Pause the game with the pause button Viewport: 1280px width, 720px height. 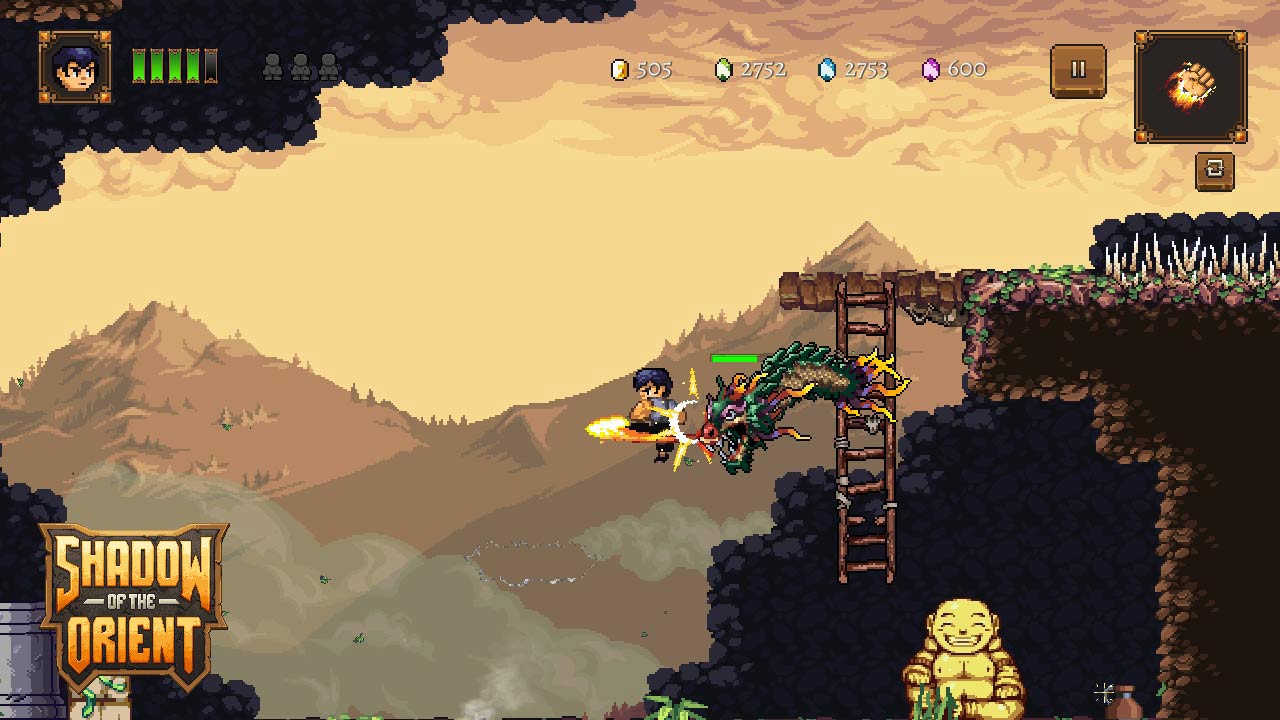pyautogui.click(x=1078, y=71)
